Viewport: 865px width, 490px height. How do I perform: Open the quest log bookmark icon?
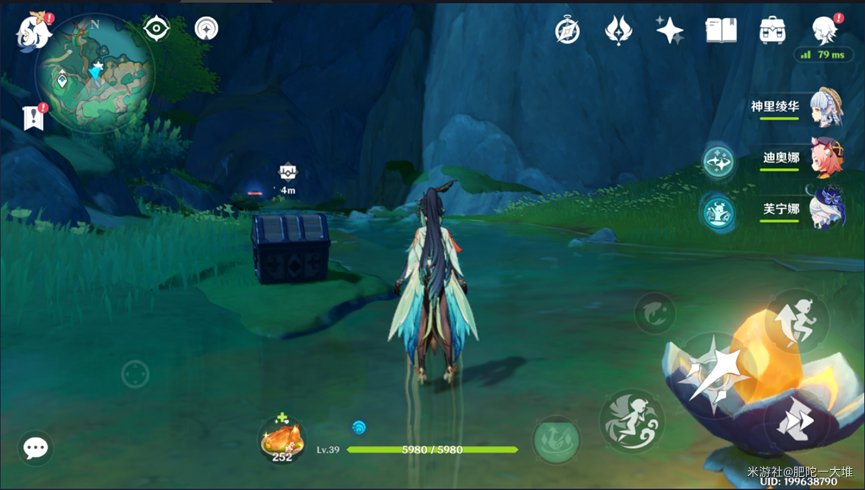(x=32, y=118)
